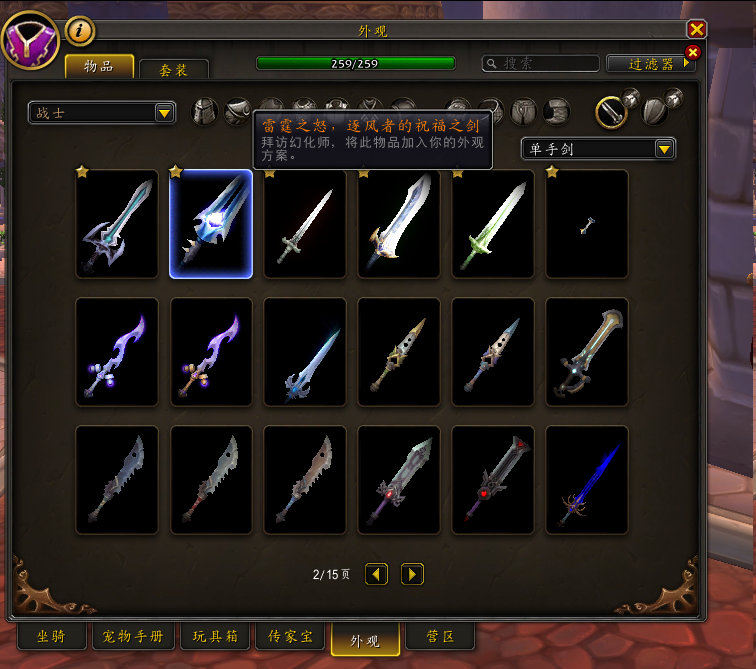Choose the green-bladed sword appearance
Viewport: 756px width, 669px height.
pyautogui.click(x=493, y=224)
